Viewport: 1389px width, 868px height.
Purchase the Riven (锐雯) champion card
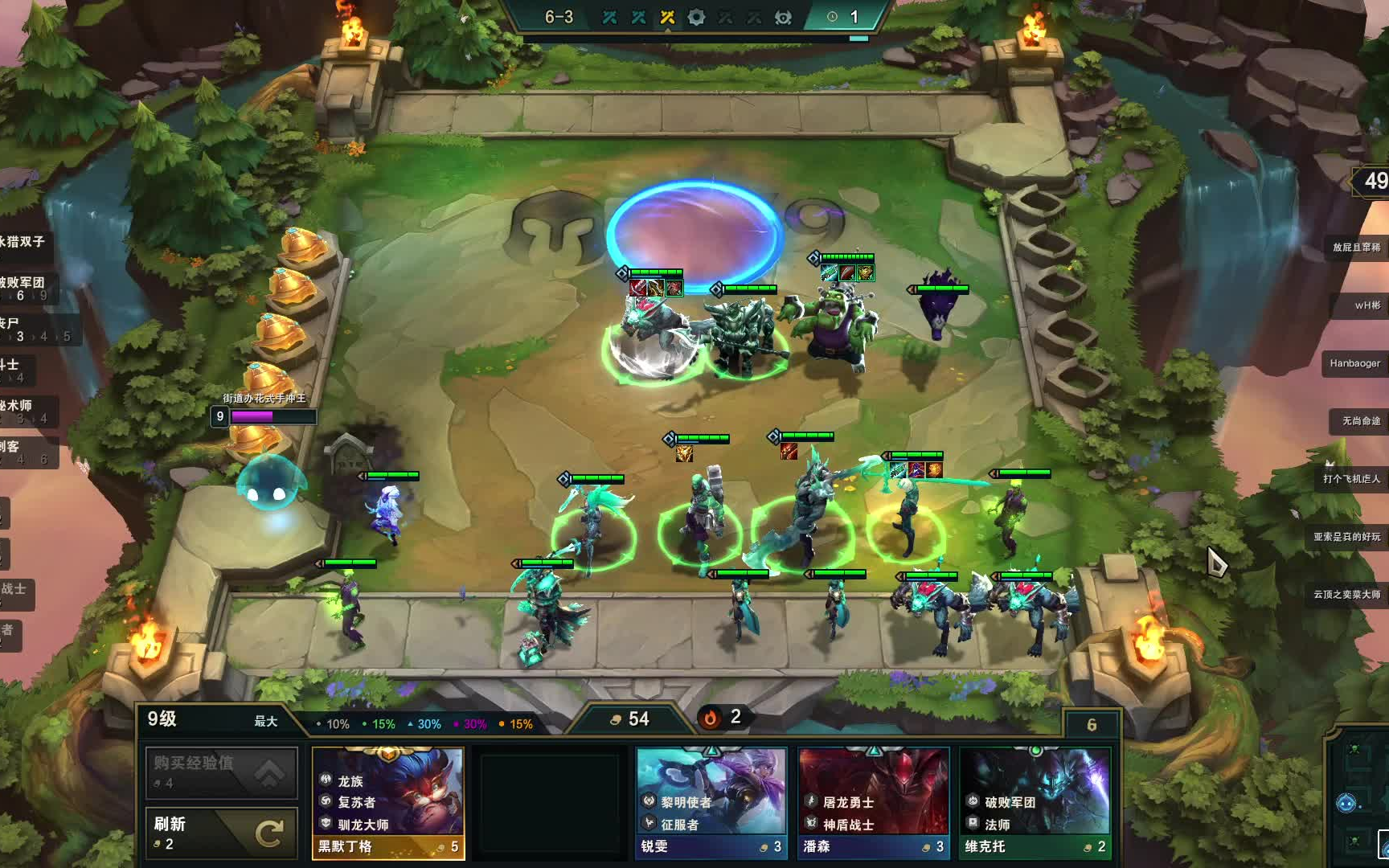tap(711, 802)
